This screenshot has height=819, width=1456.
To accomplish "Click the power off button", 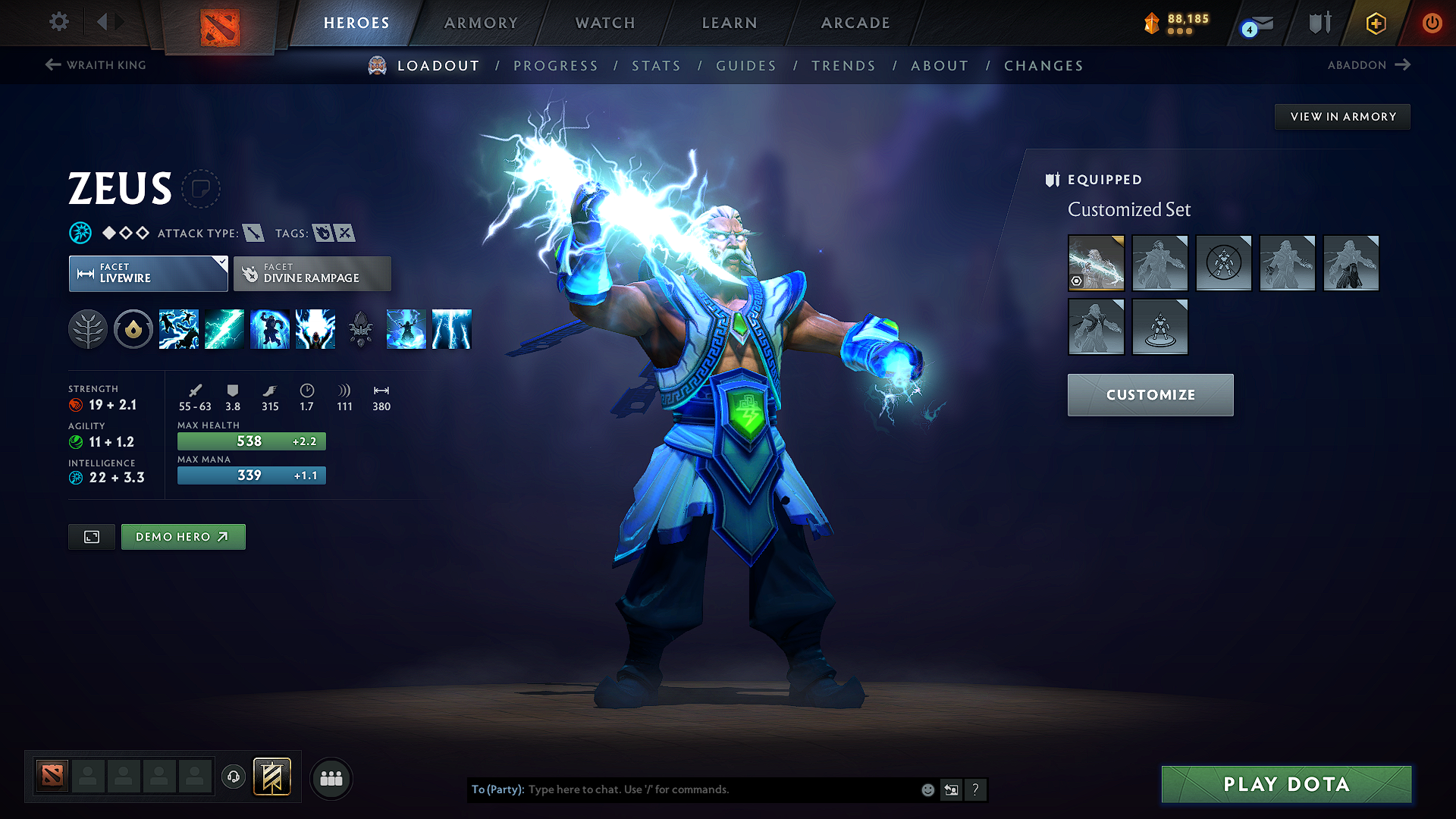I will pos(1432,22).
